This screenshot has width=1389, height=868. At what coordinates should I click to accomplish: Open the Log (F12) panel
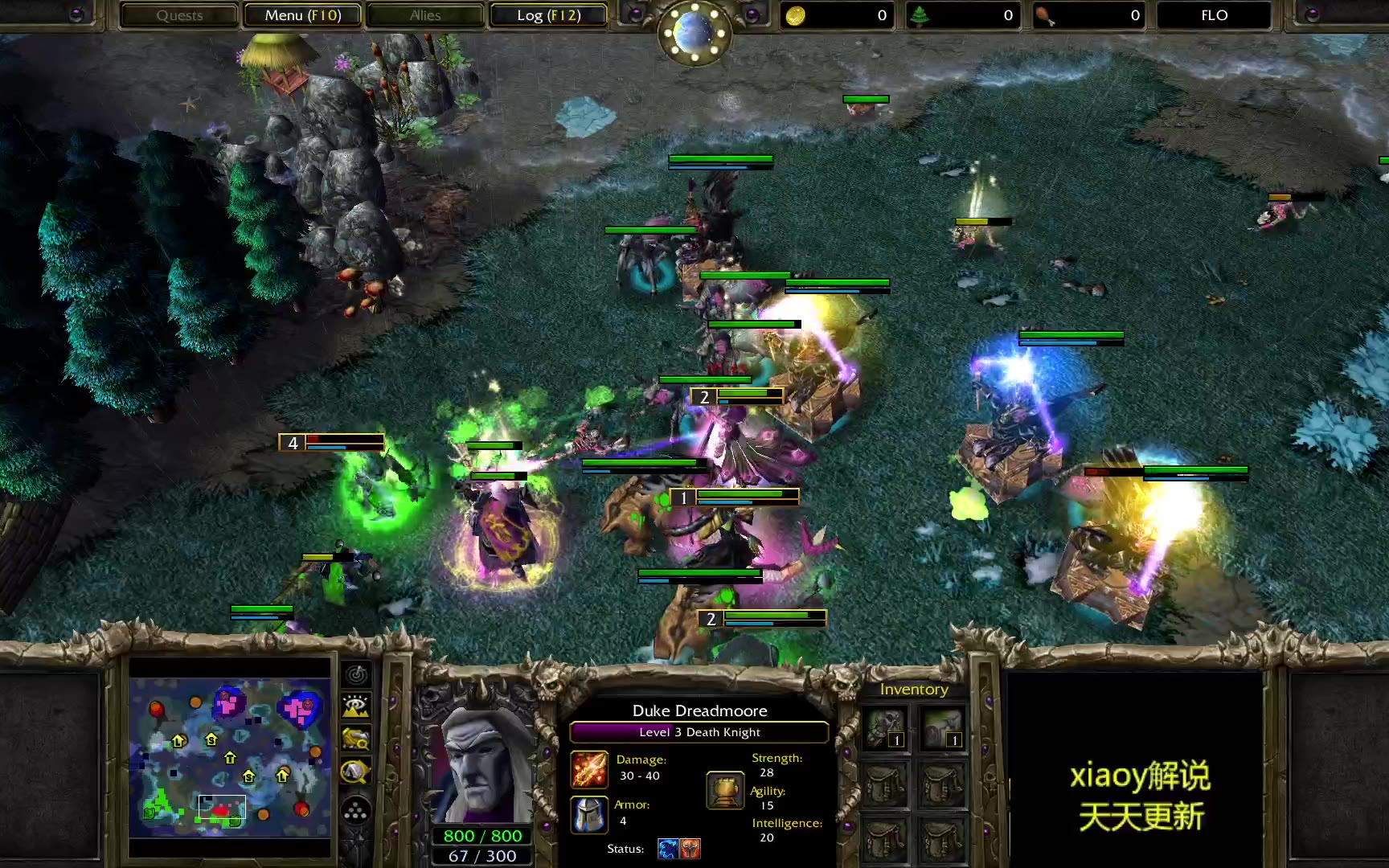click(x=548, y=15)
